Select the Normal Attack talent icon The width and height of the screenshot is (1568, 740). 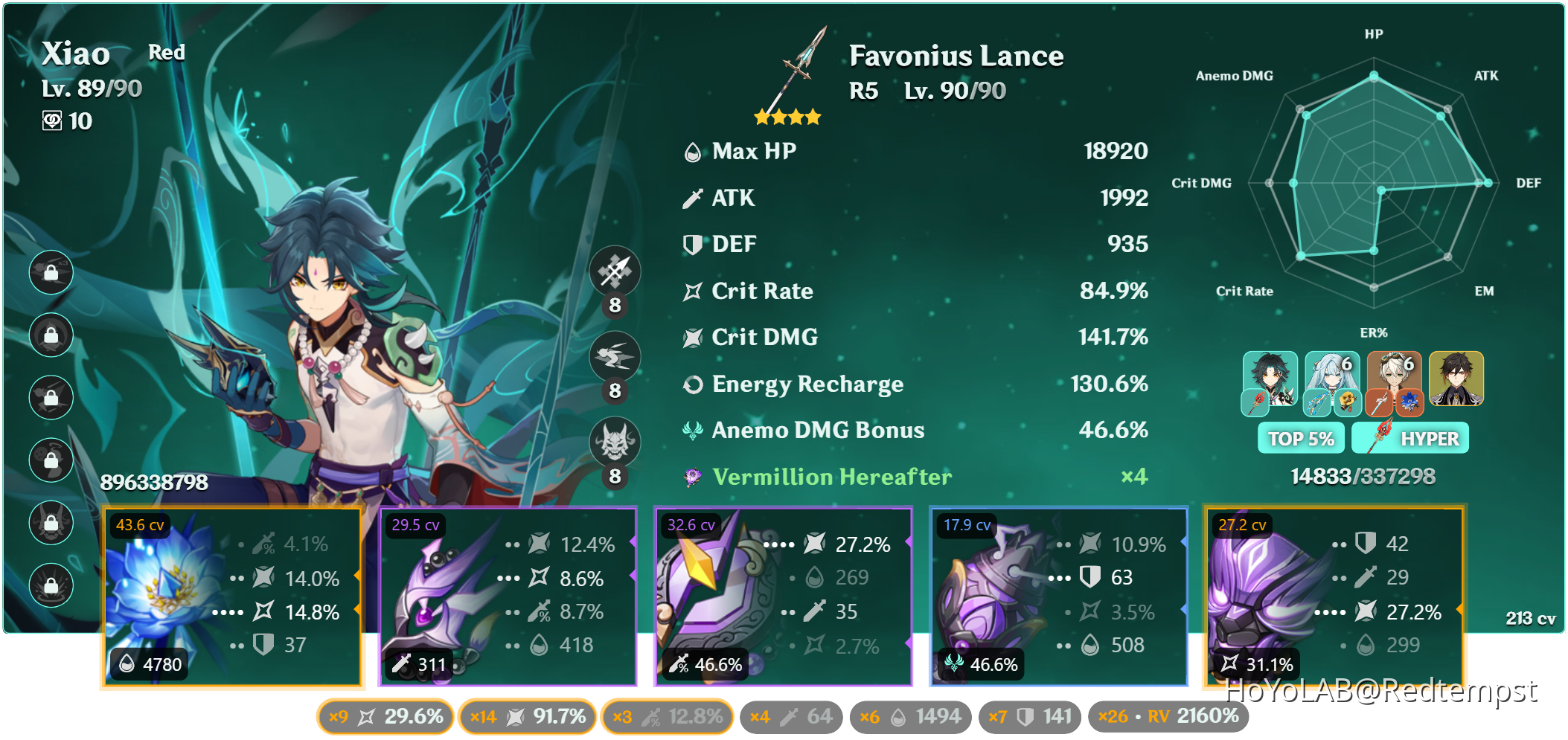[615, 271]
